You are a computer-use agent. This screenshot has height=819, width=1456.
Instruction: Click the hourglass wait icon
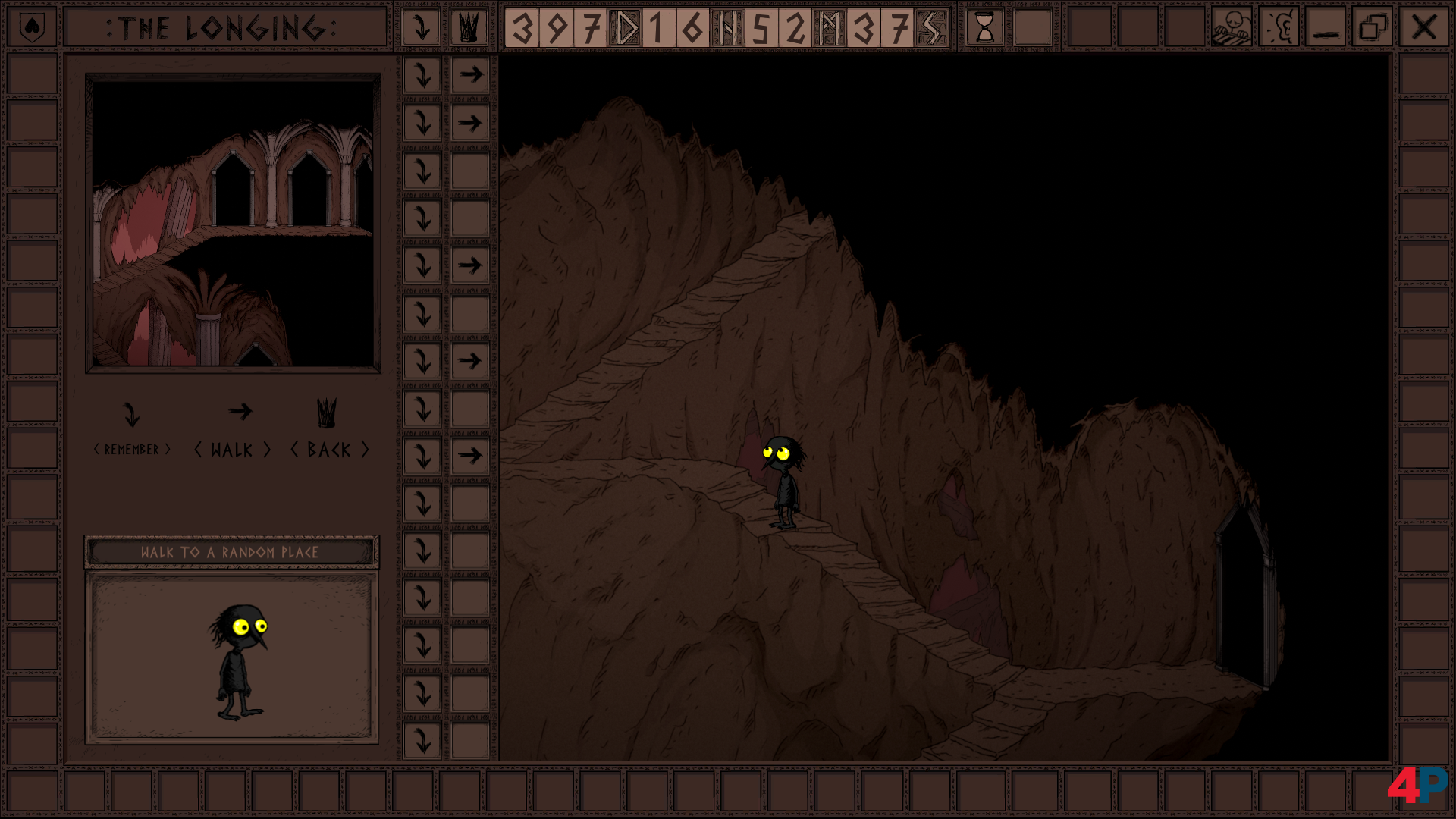(x=984, y=28)
